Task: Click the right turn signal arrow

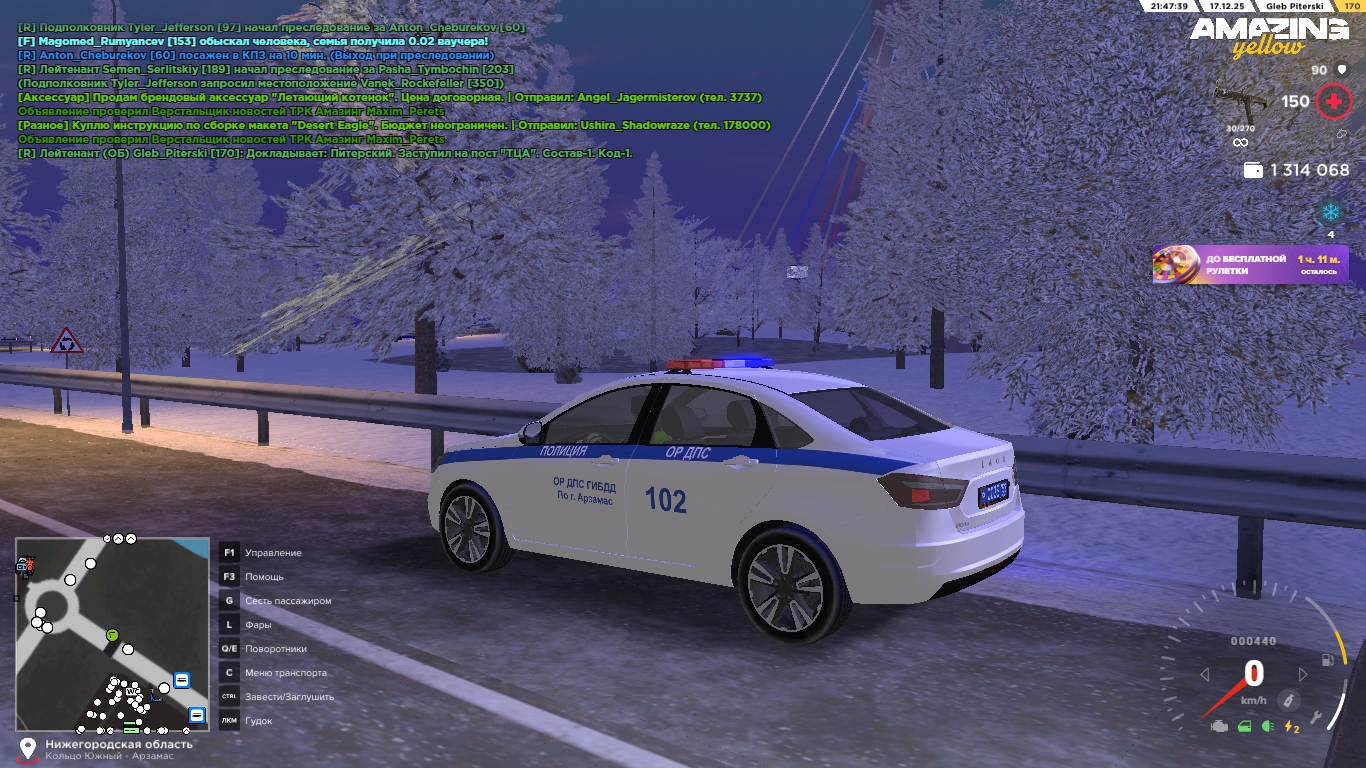Action: pyautogui.click(x=1303, y=675)
